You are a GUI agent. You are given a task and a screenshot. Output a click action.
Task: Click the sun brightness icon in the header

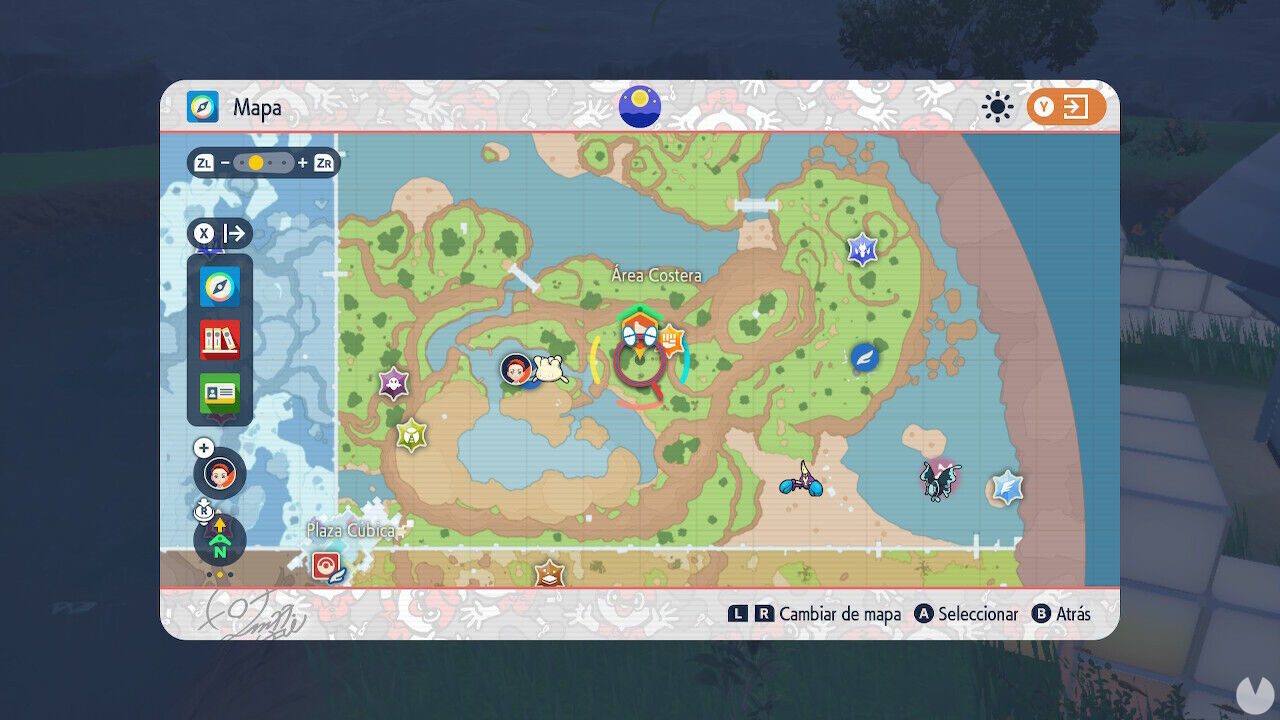(x=995, y=106)
